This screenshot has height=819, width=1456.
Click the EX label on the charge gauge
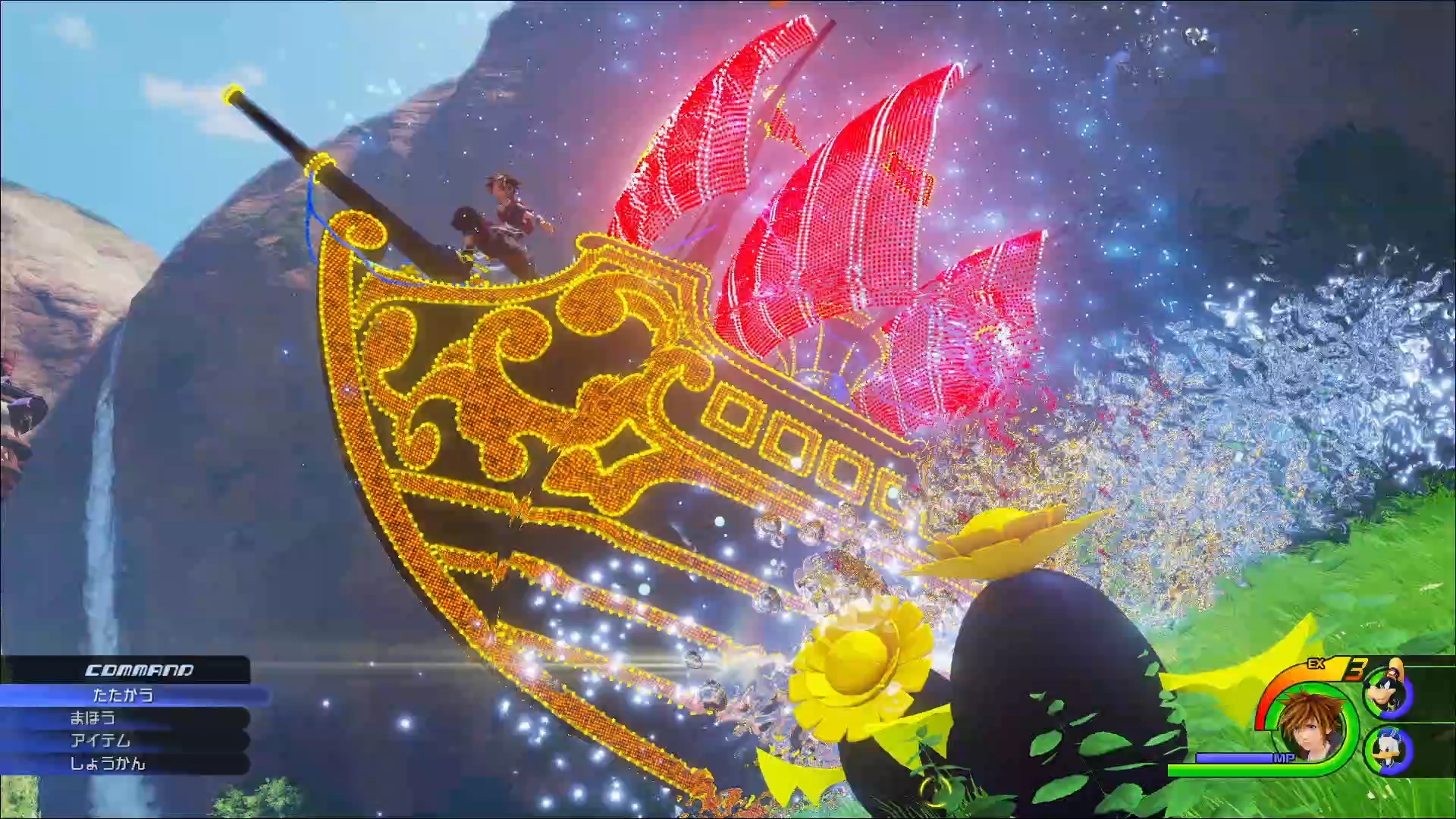click(1316, 664)
